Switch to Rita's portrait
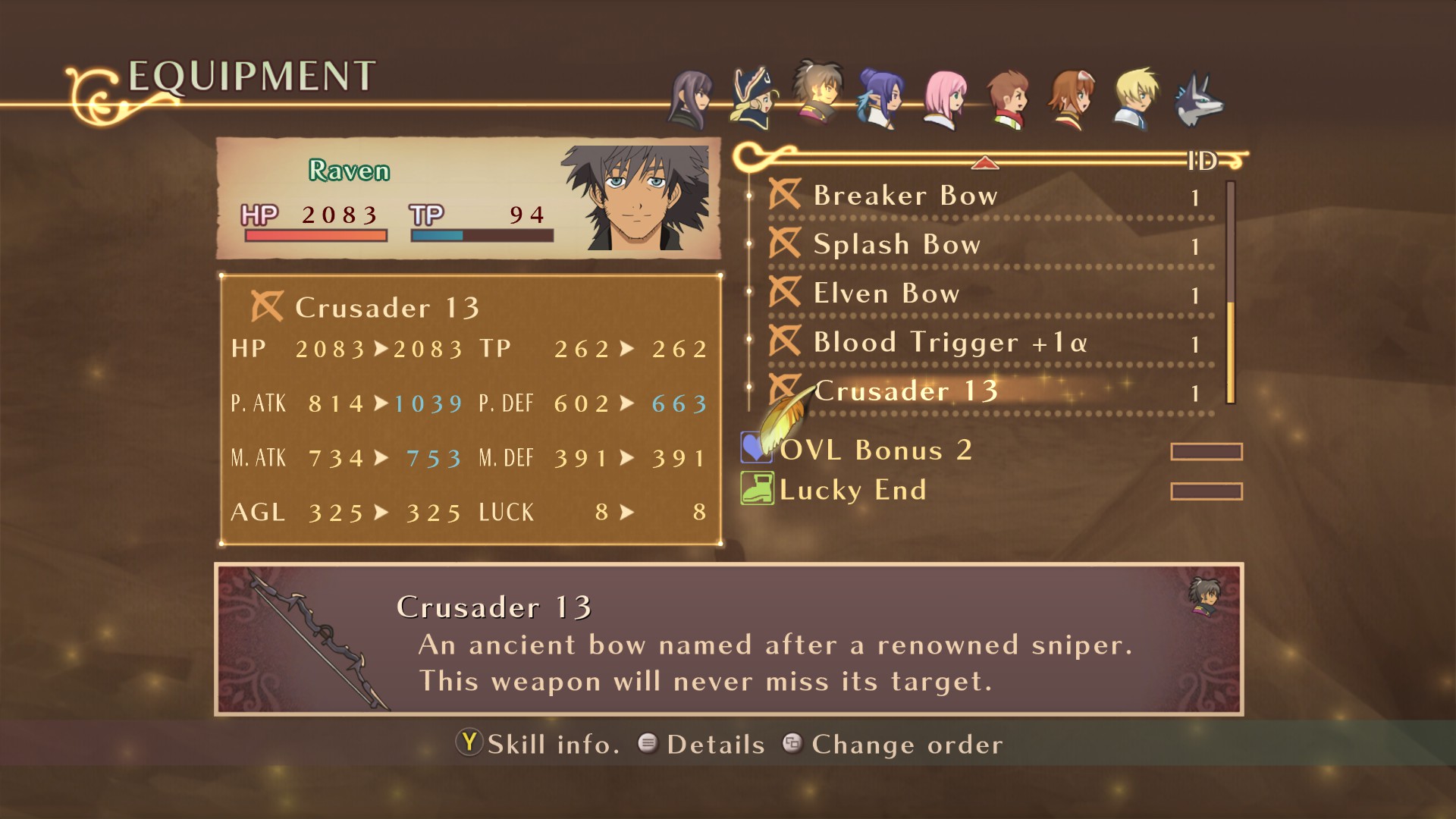Viewport: 1456px width, 819px height. (1071, 99)
